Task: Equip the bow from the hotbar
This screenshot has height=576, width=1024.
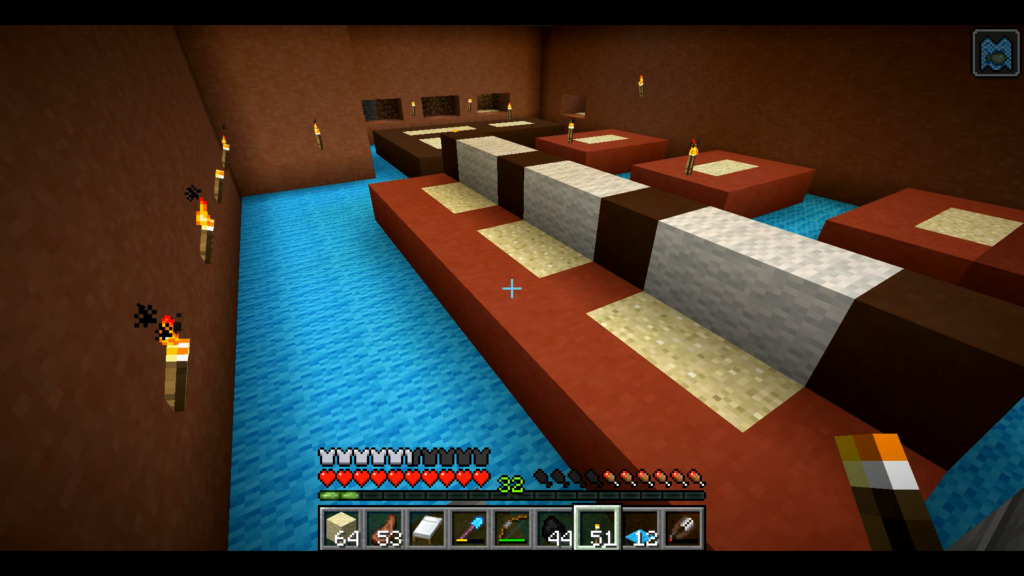Action: [x=512, y=527]
